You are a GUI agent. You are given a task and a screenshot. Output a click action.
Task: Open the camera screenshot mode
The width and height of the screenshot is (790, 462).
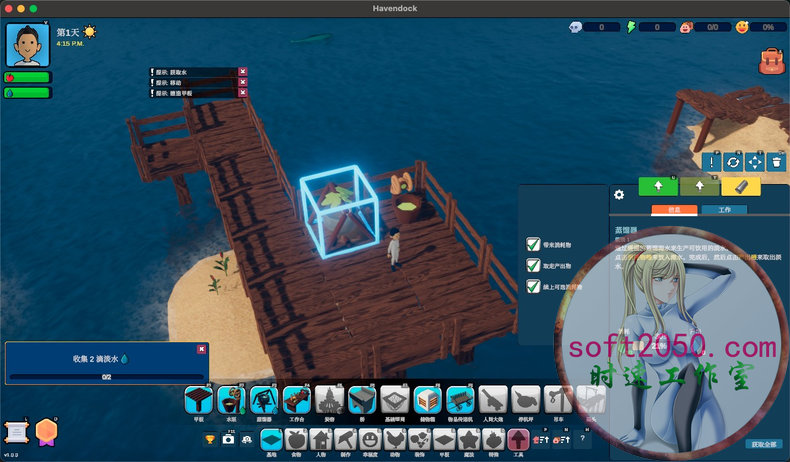229,439
